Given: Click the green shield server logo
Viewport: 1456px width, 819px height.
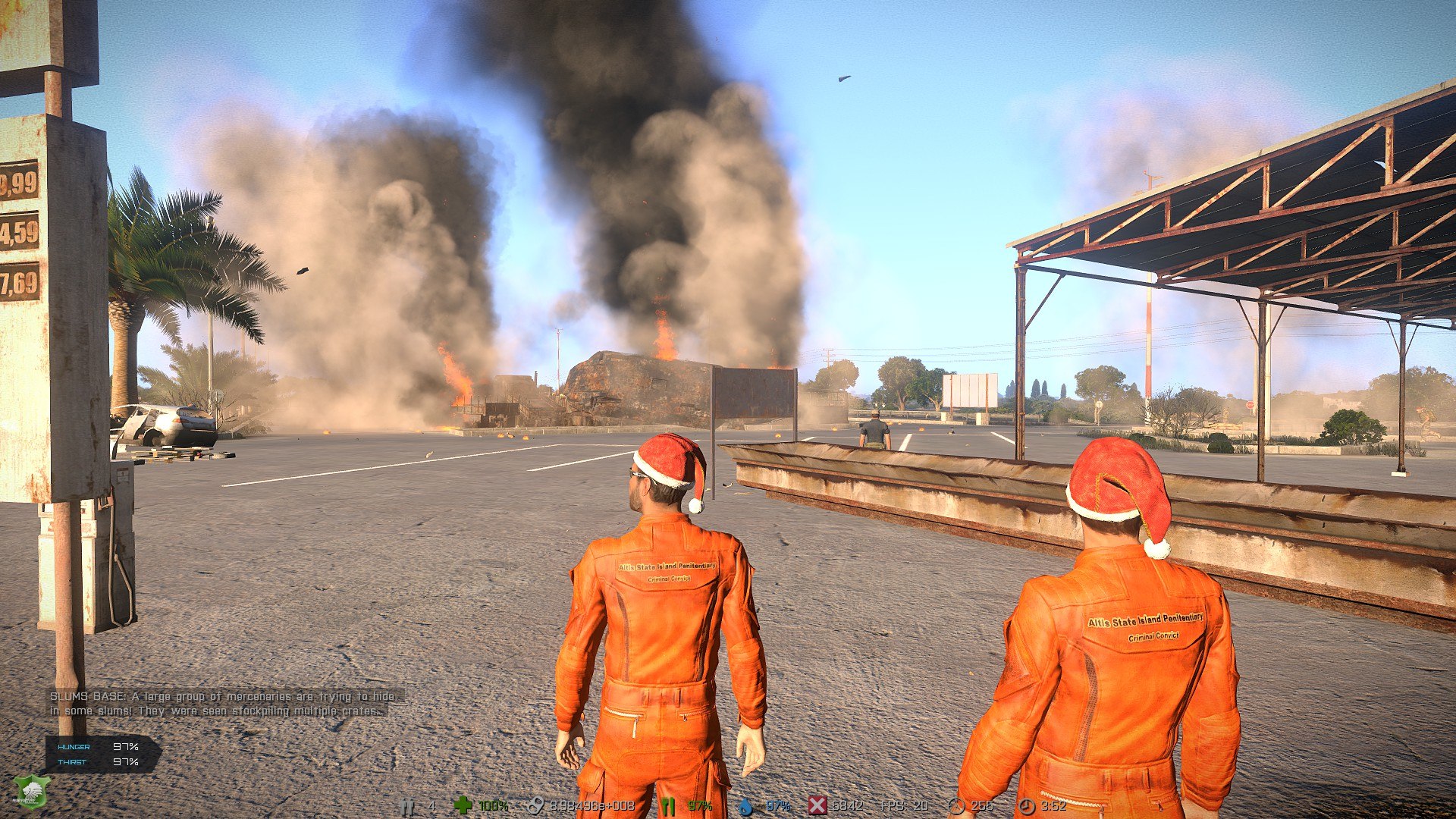Looking at the screenshot, I should click(x=31, y=792).
